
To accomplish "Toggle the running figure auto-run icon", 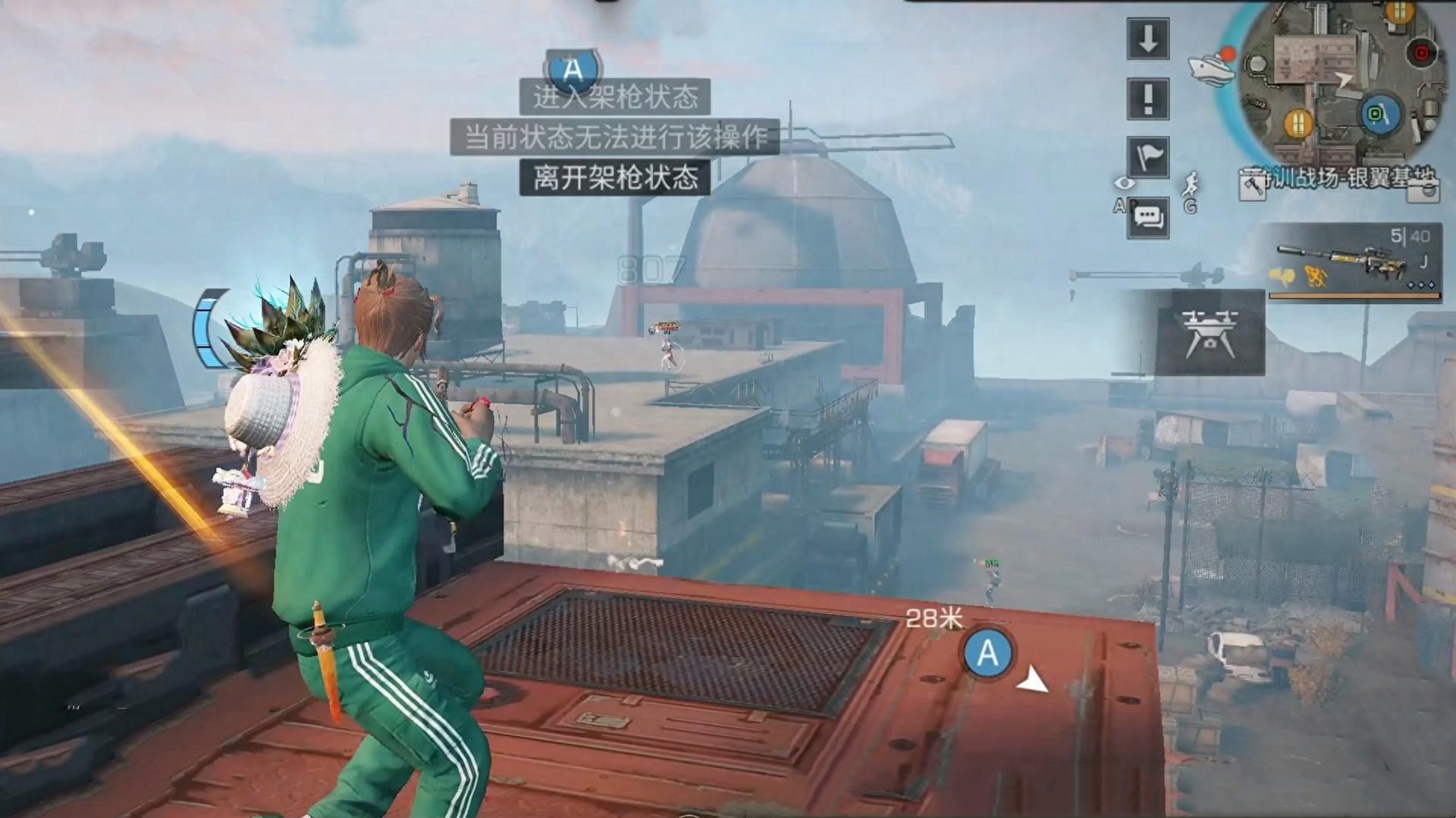I will click(x=1191, y=183).
